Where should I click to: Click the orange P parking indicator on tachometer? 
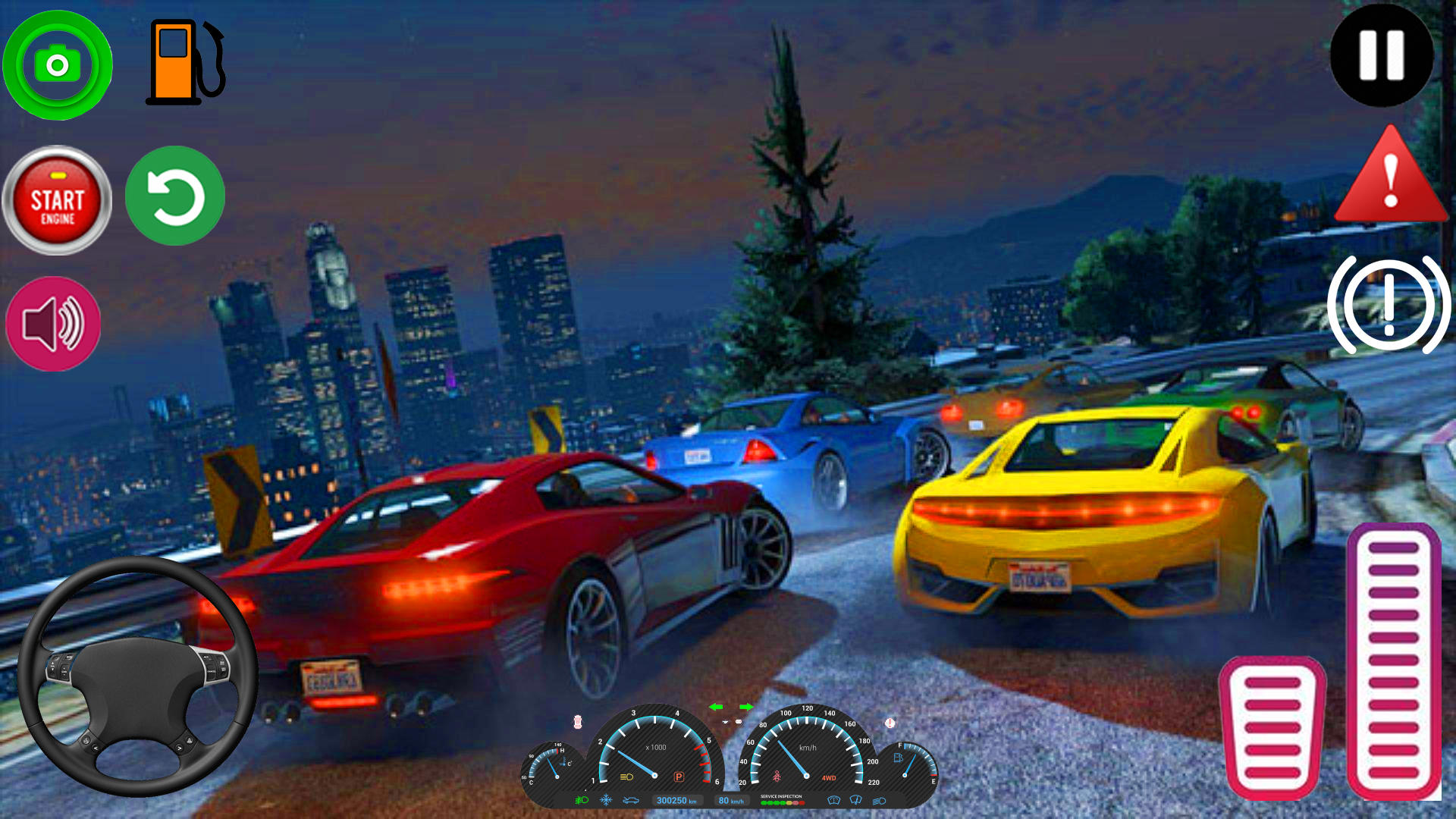679,776
